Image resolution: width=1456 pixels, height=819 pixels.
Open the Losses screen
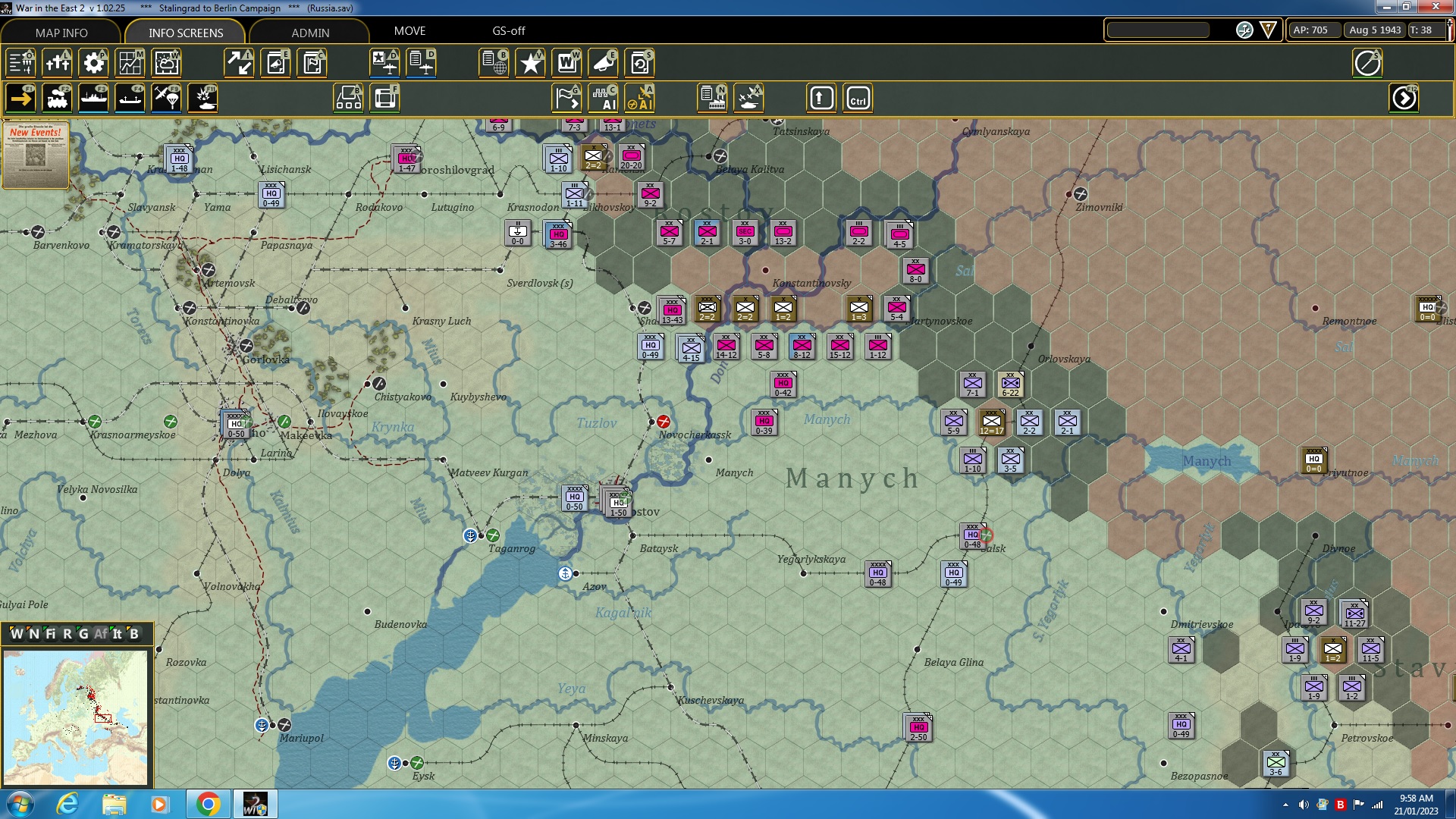tap(57, 63)
